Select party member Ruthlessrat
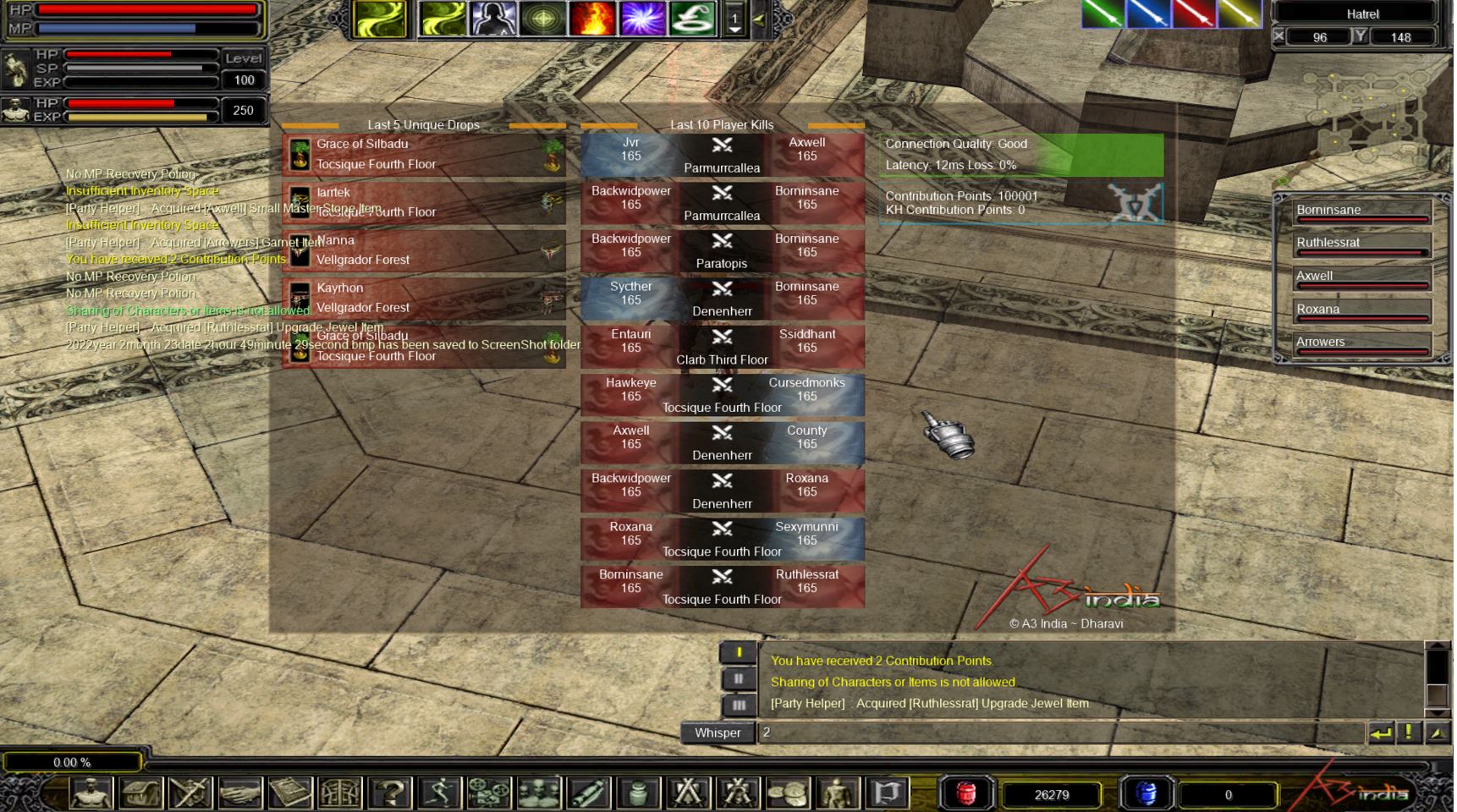This screenshot has width=1457, height=812. tap(1361, 244)
